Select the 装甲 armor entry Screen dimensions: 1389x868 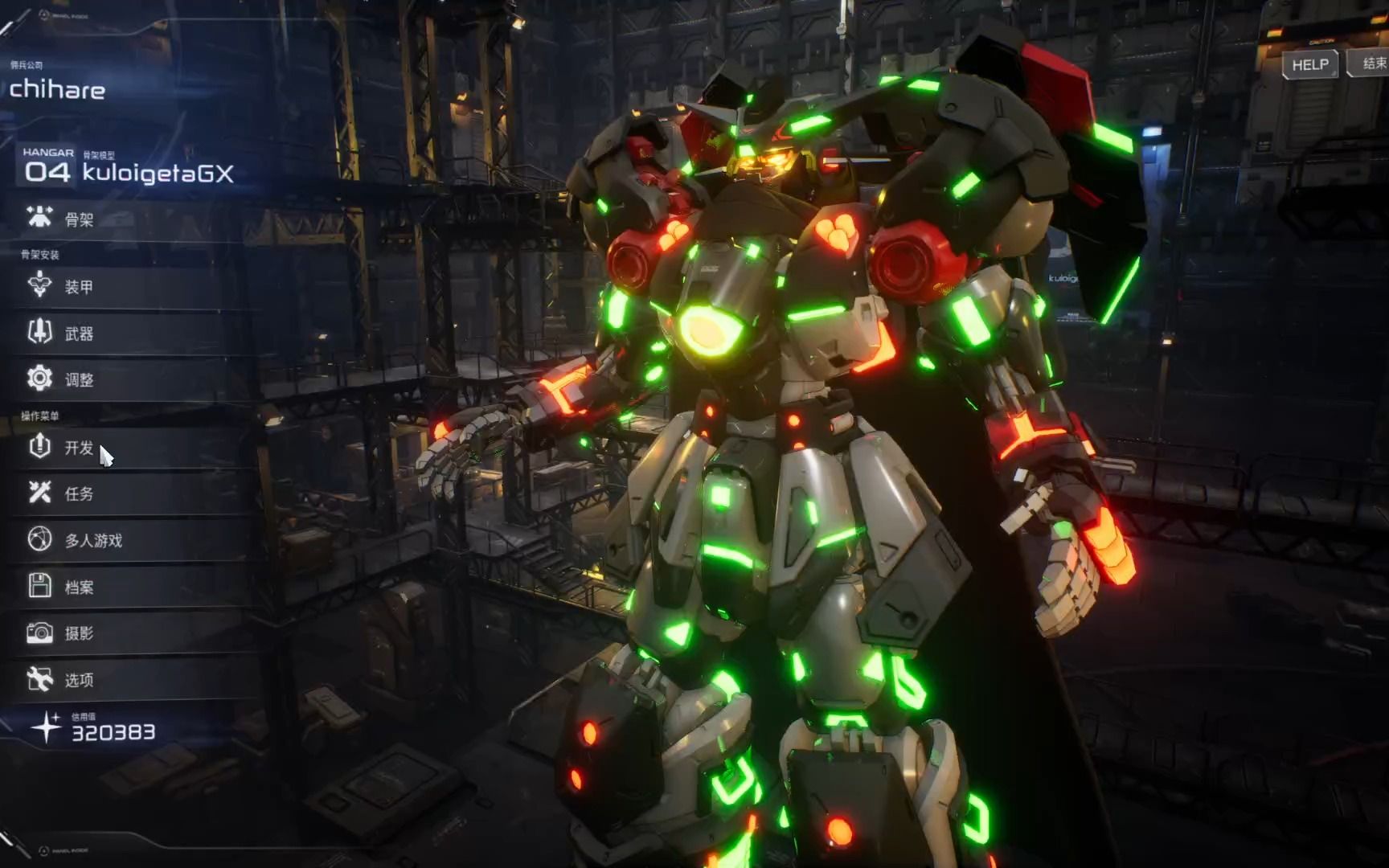pos(79,287)
